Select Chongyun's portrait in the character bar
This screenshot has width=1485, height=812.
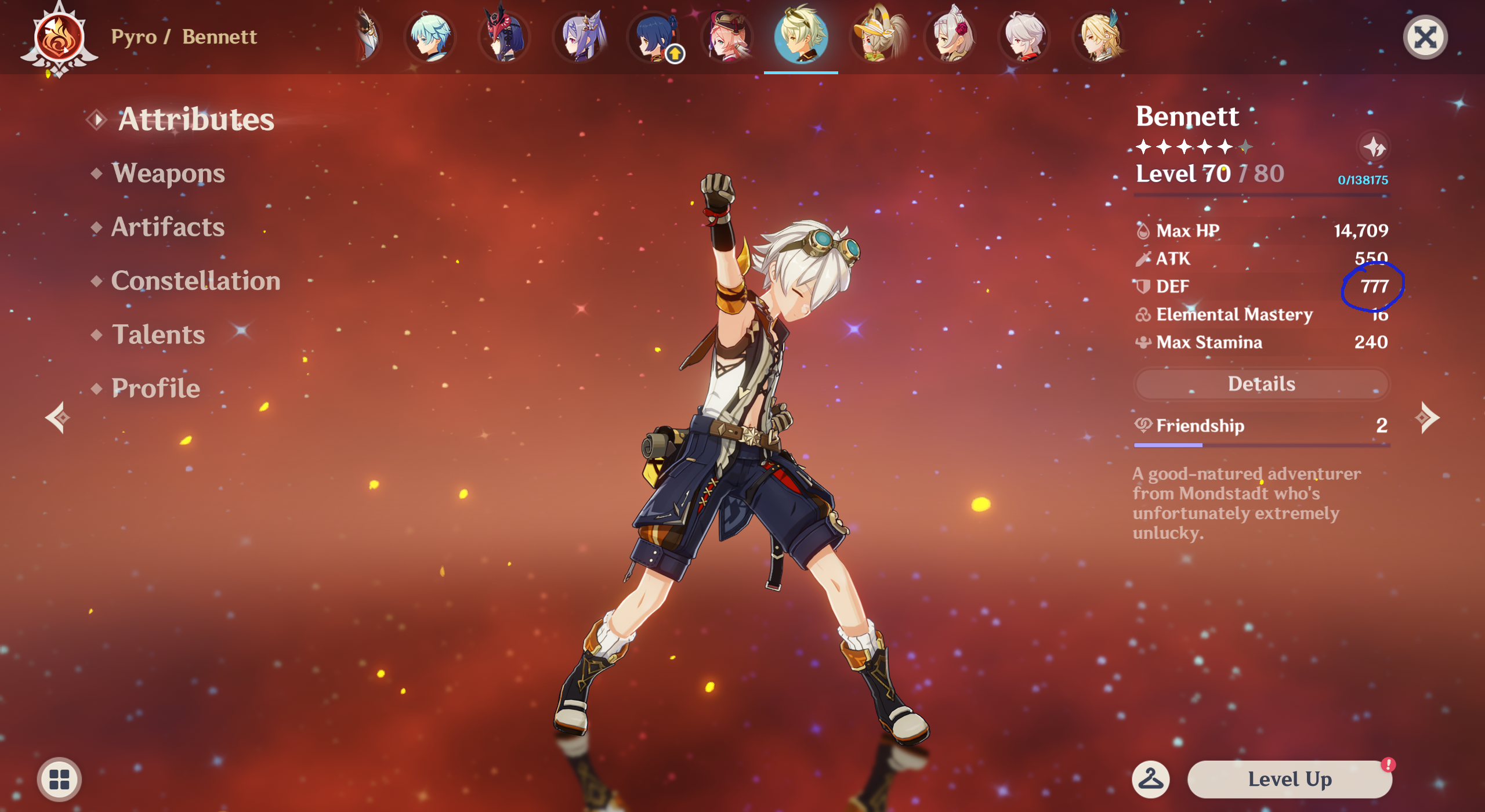(430, 37)
